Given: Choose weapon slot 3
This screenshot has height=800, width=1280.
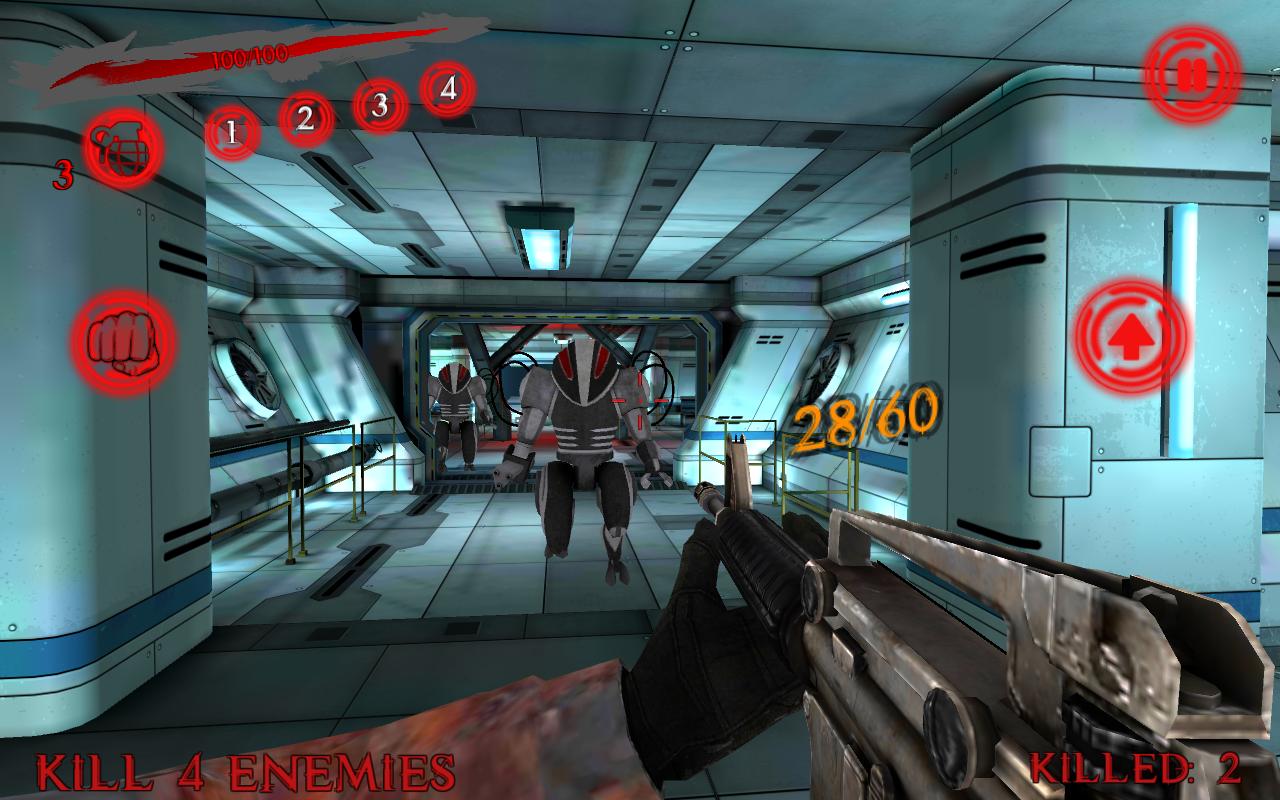Looking at the screenshot, I should point(379,105).
